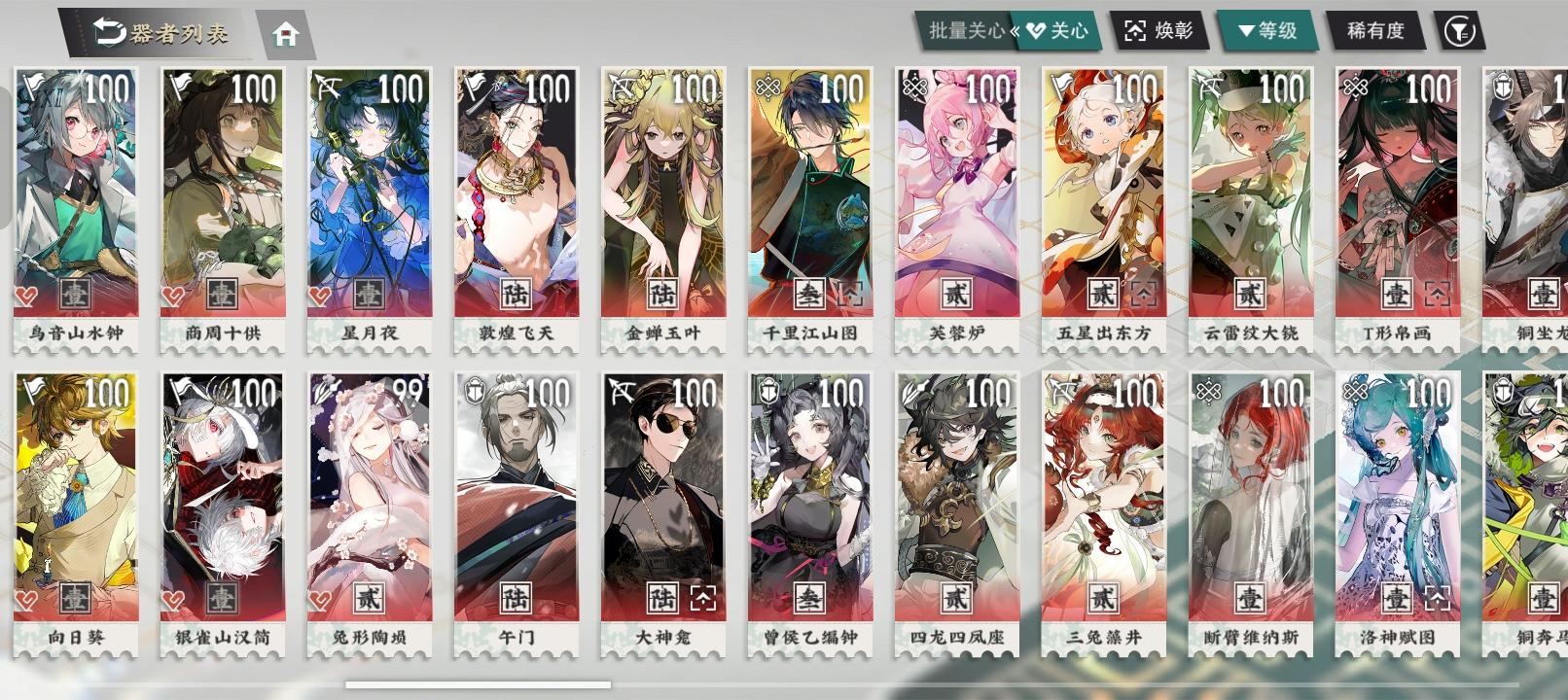1568x700 pixels.
Task: Tap the home icon in the top bar
Action: (285, 33)
